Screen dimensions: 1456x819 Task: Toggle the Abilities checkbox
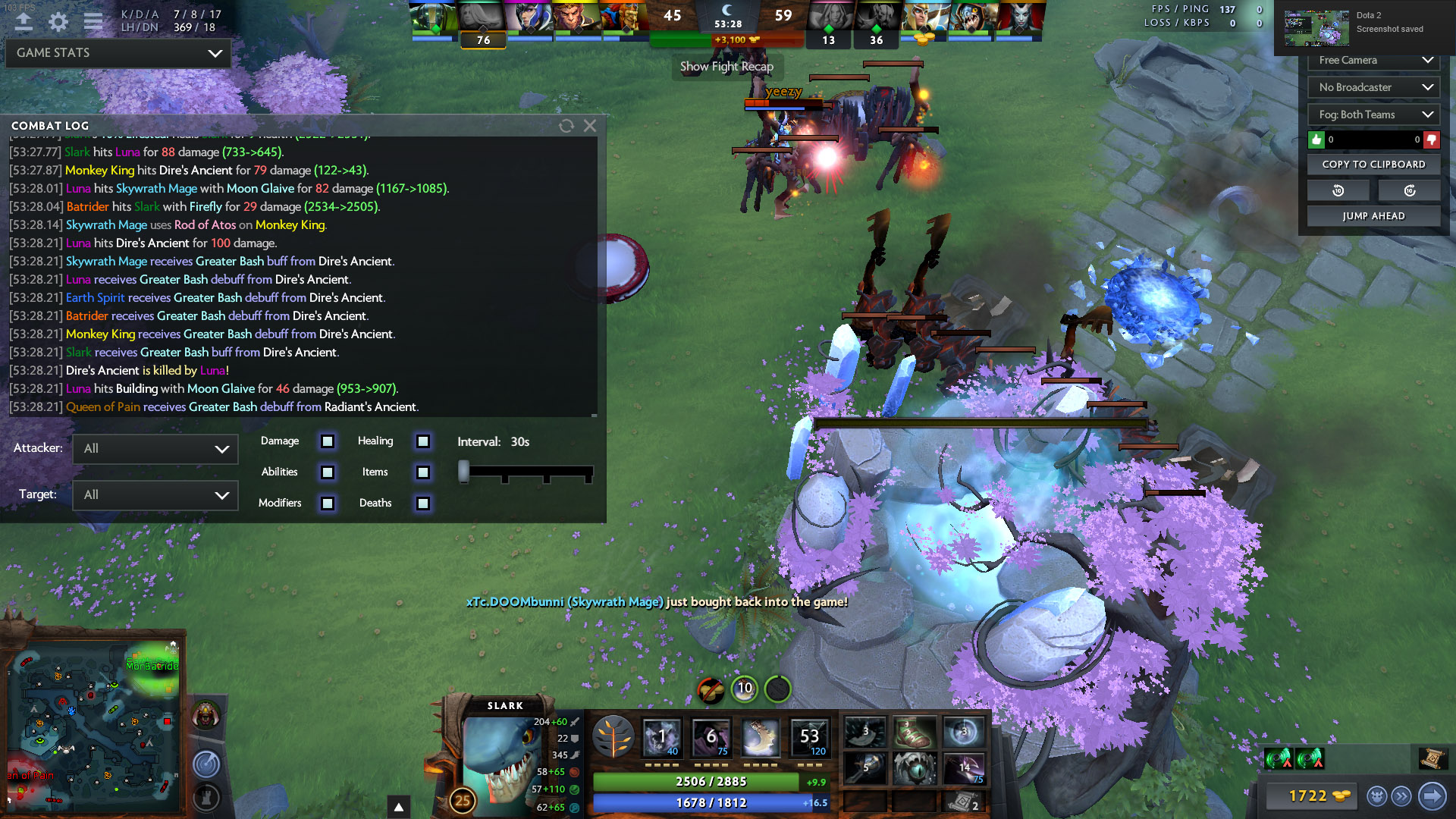328,472
